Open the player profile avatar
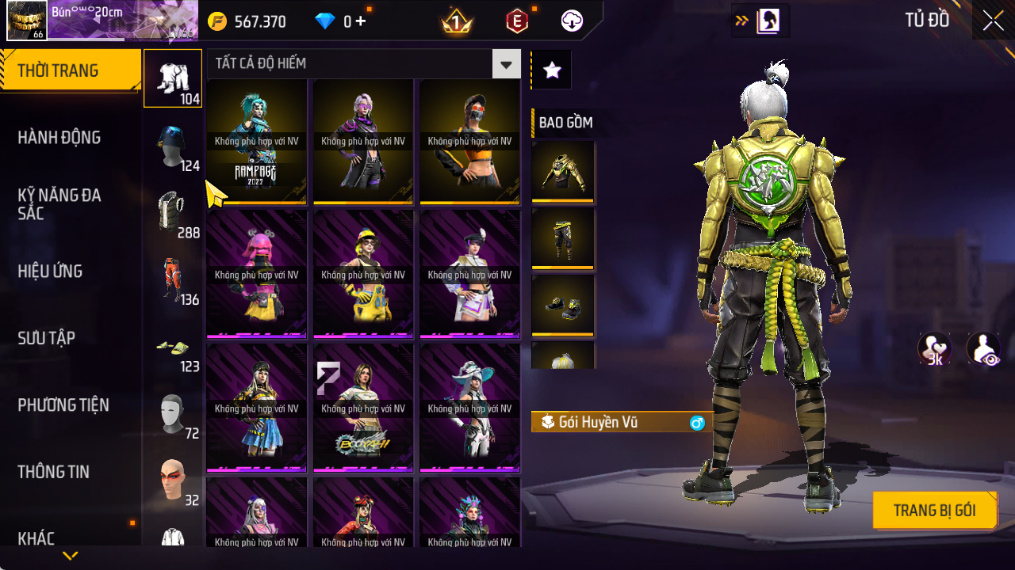This screenshot has height=570, width=1015. click(25, 20)
